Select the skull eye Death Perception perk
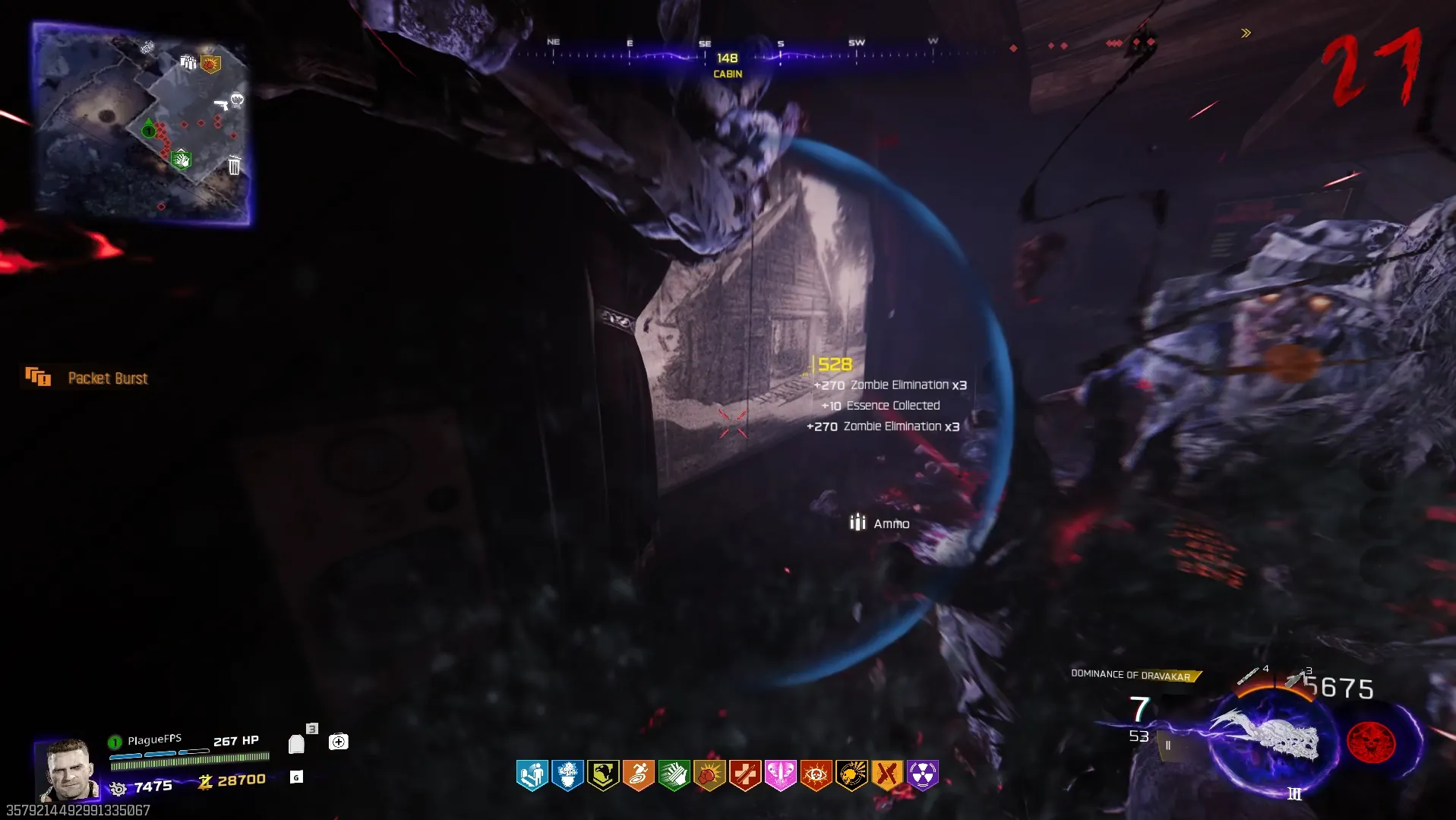The height and width of the screenshot is (820, 1456). click(x=816, y=775)
